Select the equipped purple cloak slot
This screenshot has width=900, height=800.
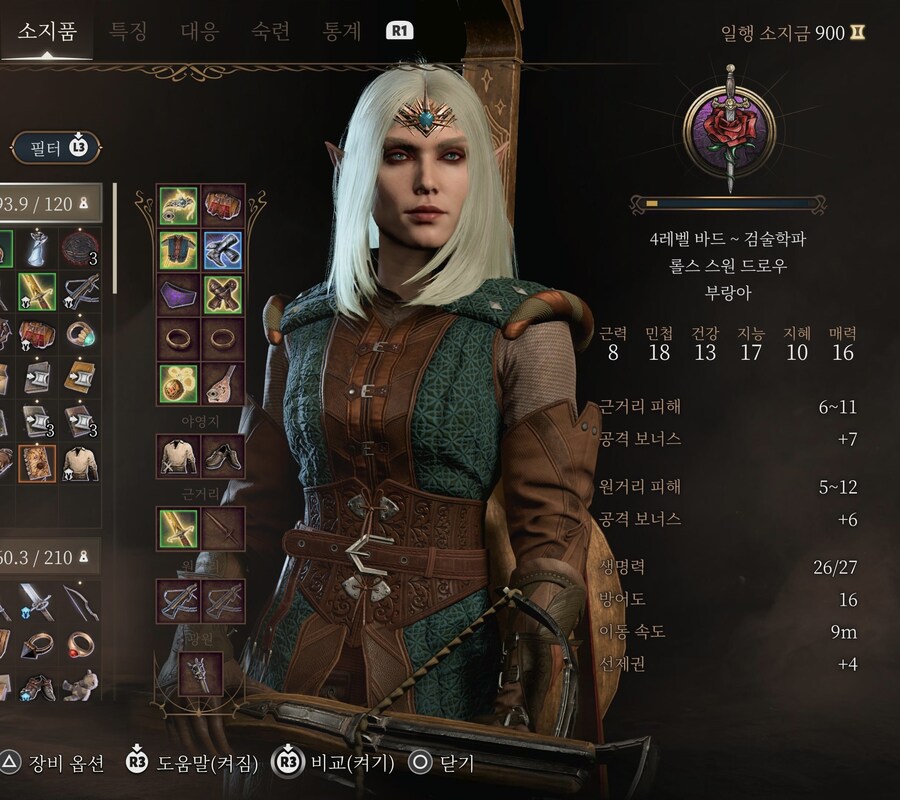(x=179, y=295)
